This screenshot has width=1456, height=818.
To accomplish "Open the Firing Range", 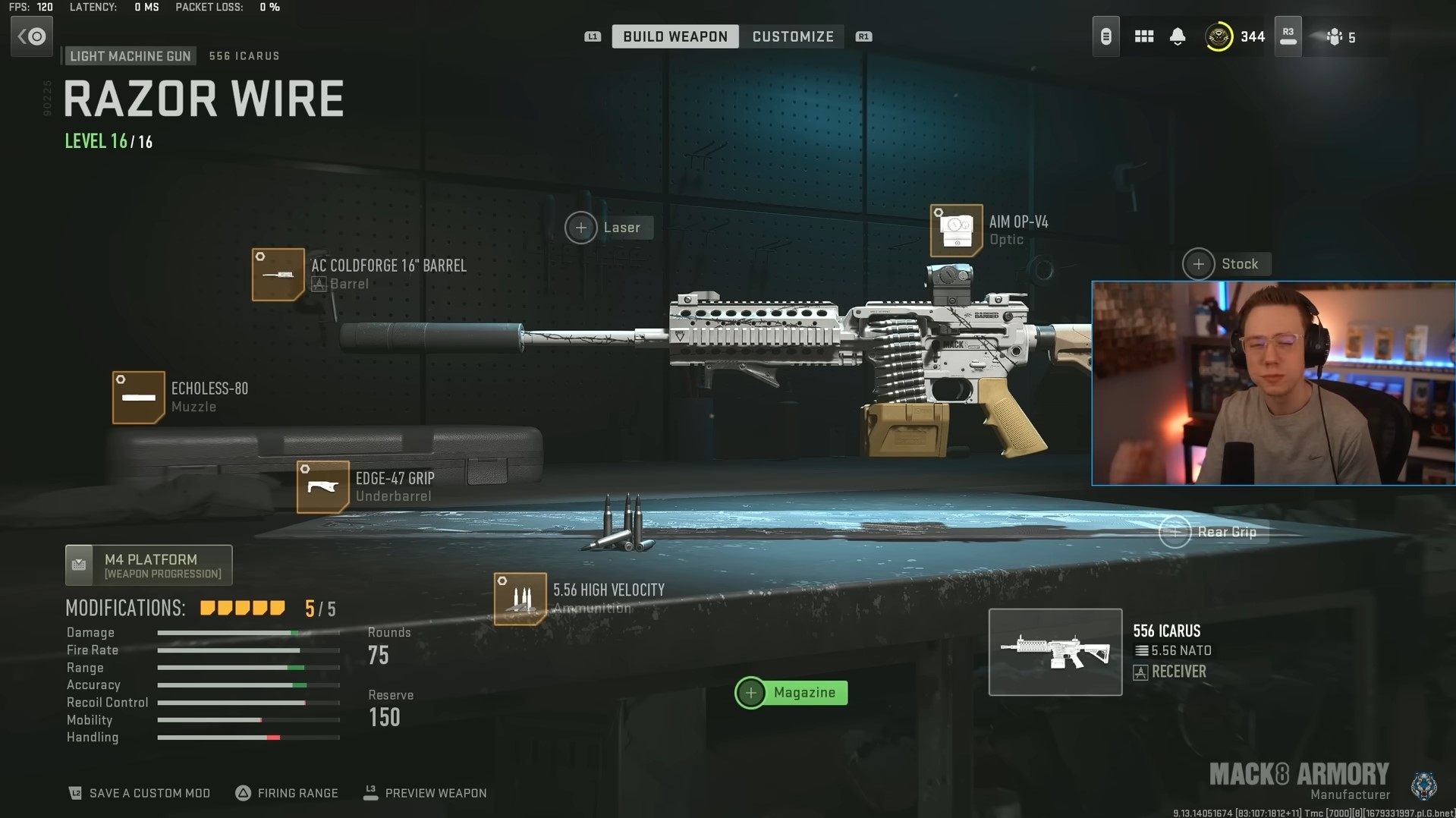I will point(287,792).
